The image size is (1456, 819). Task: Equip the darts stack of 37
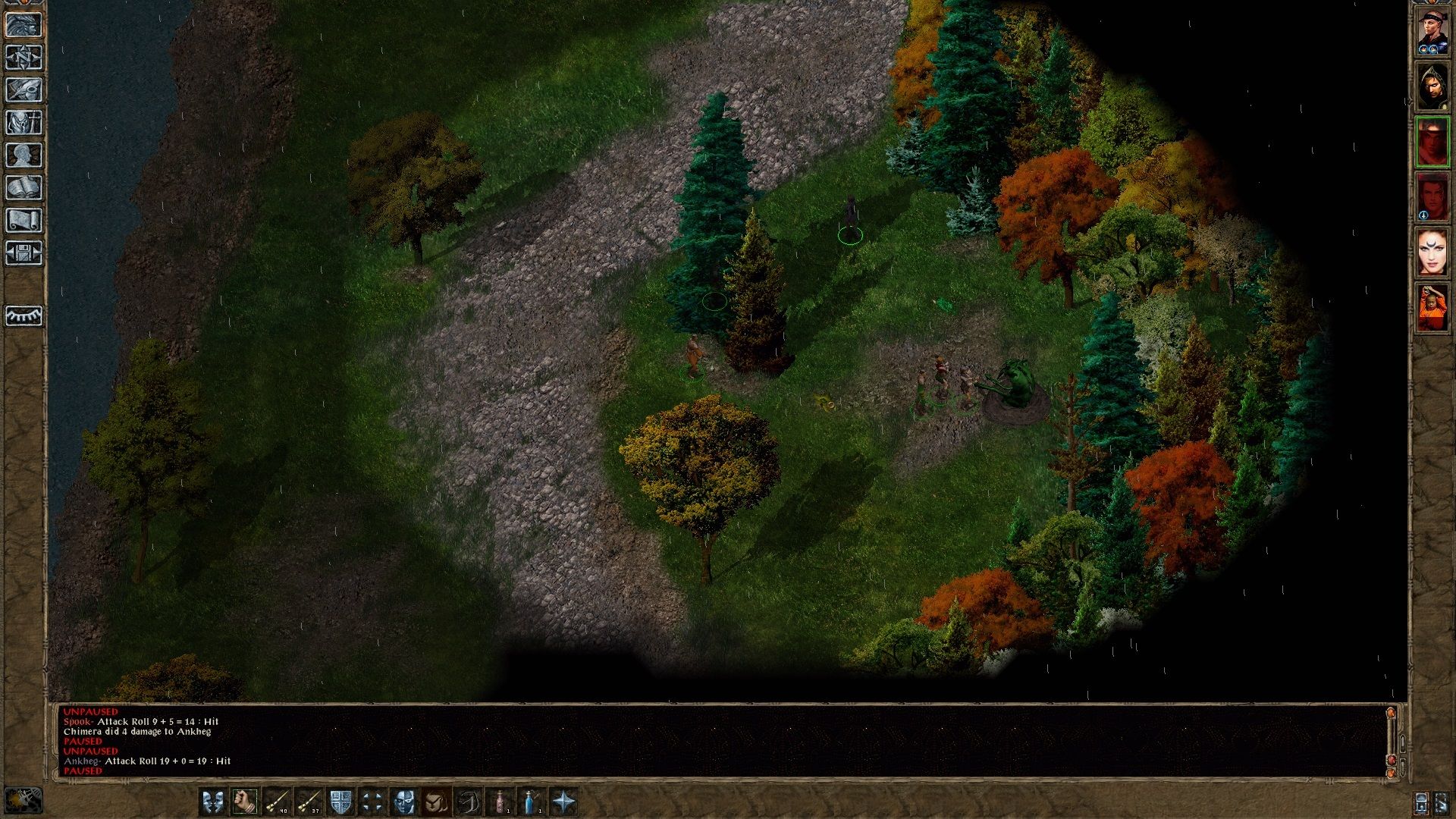pyautogui.click(x=309, y=802)
